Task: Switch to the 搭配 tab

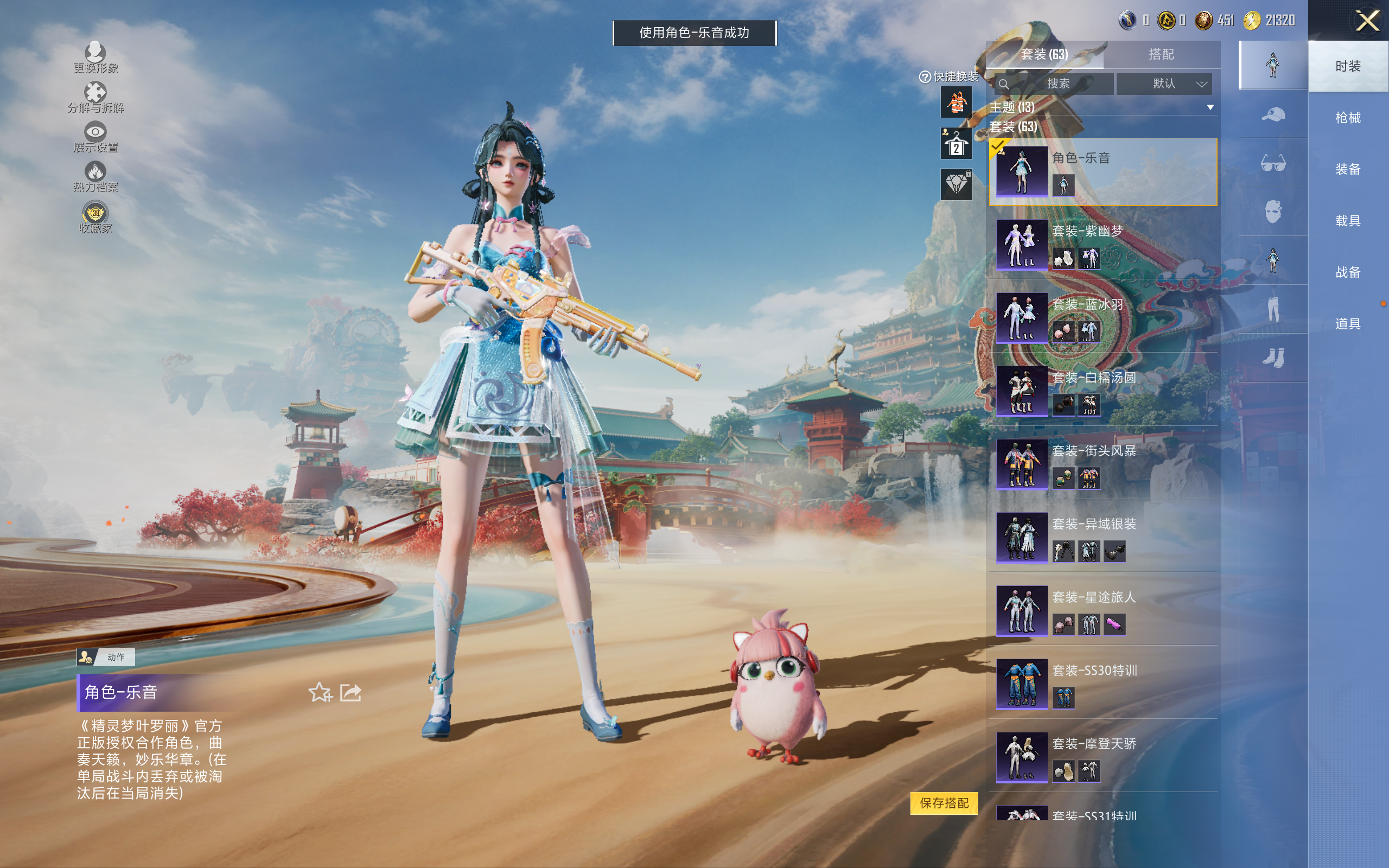Action: (1161, 55)
